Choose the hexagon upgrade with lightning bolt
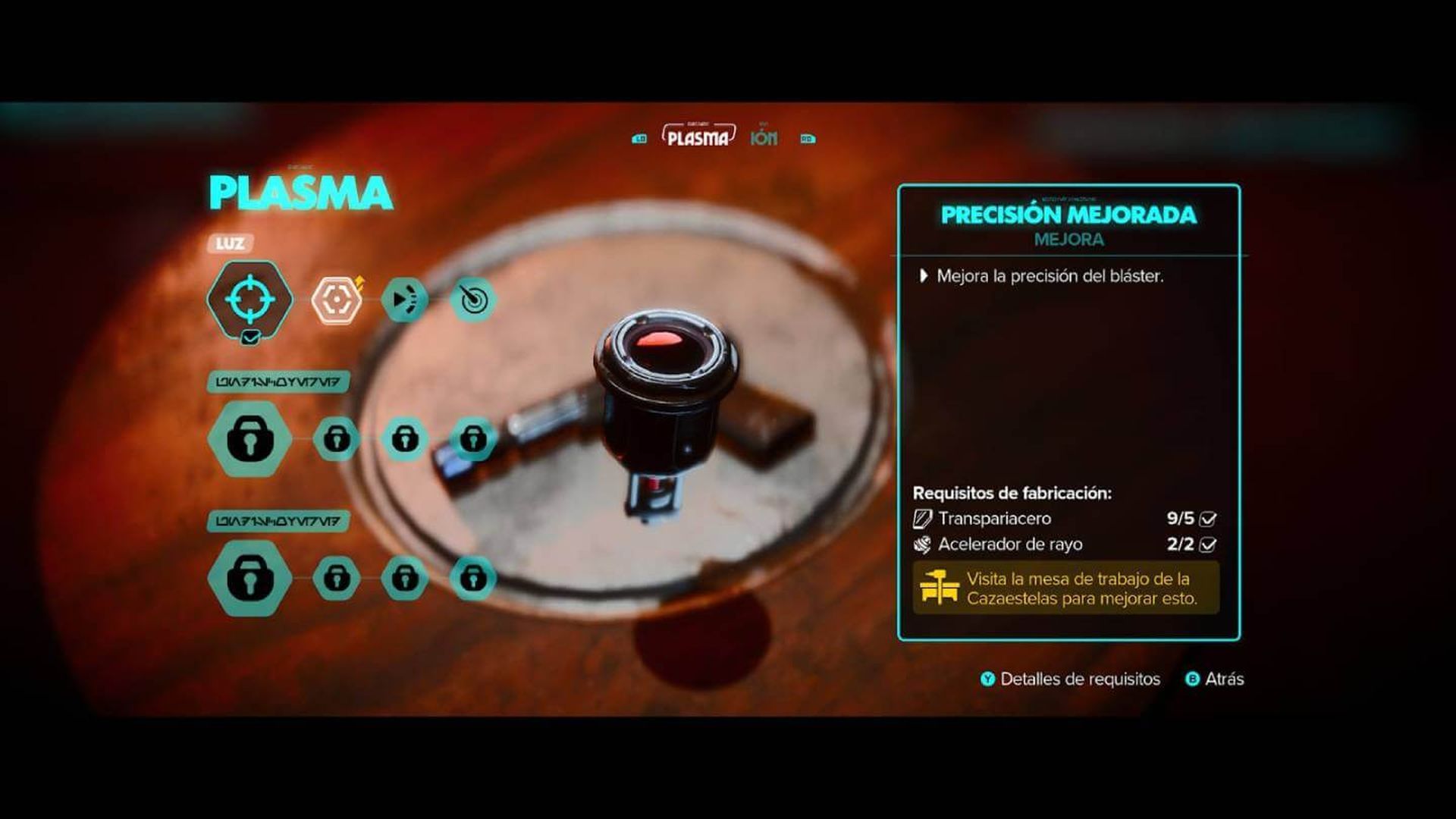 click(x=336, y=300)
